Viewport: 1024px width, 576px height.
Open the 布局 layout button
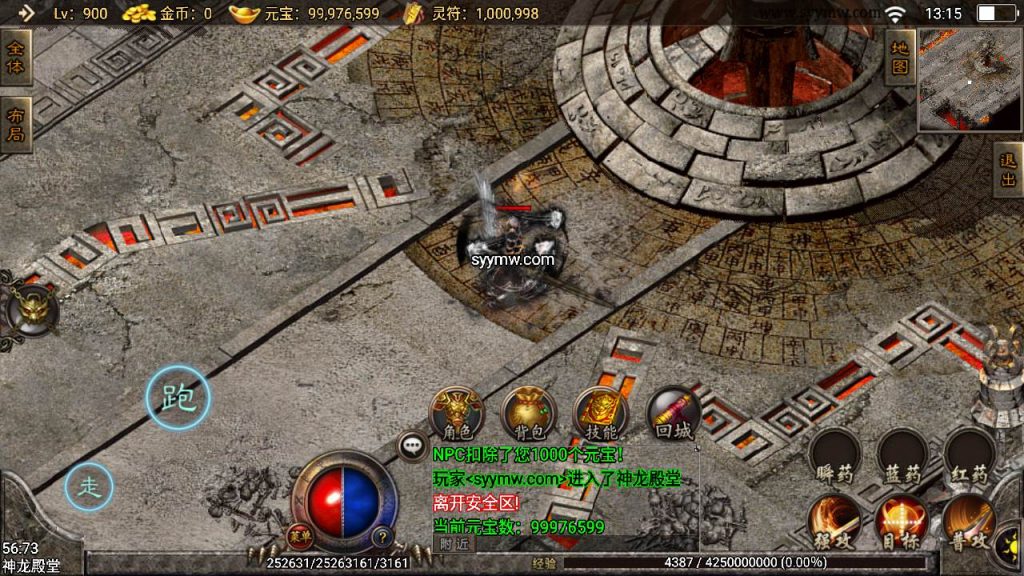(x=16, y=124)
